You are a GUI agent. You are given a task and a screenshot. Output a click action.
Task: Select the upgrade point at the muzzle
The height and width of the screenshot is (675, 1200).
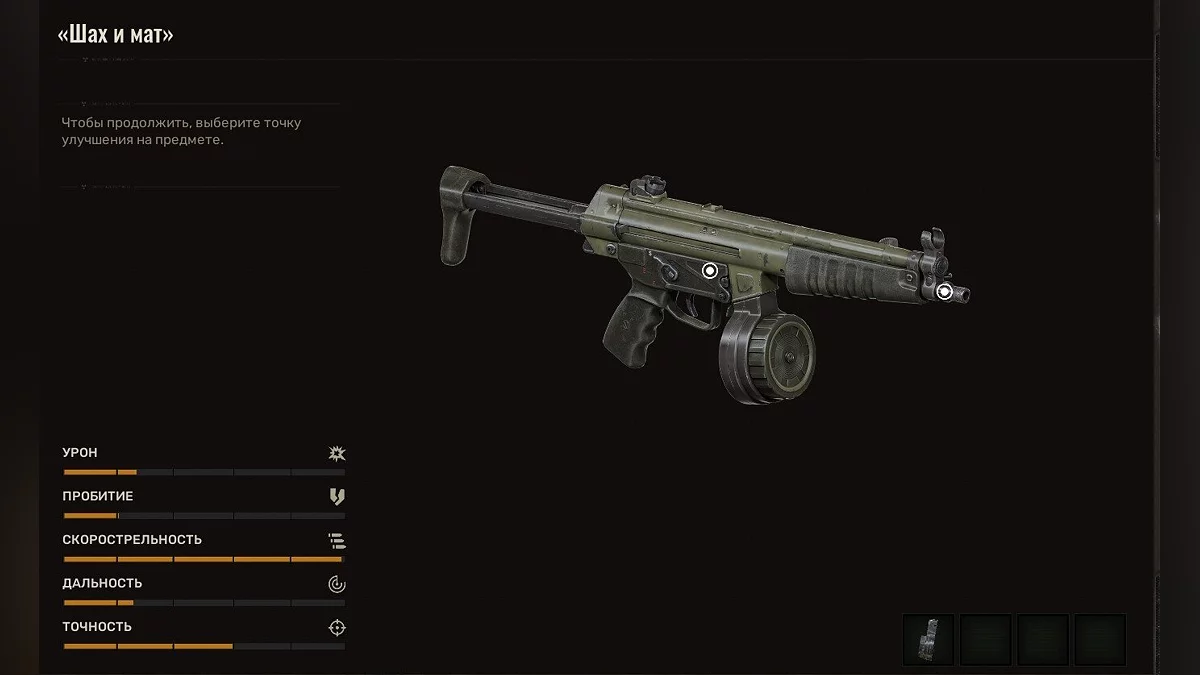coord(944,292)
